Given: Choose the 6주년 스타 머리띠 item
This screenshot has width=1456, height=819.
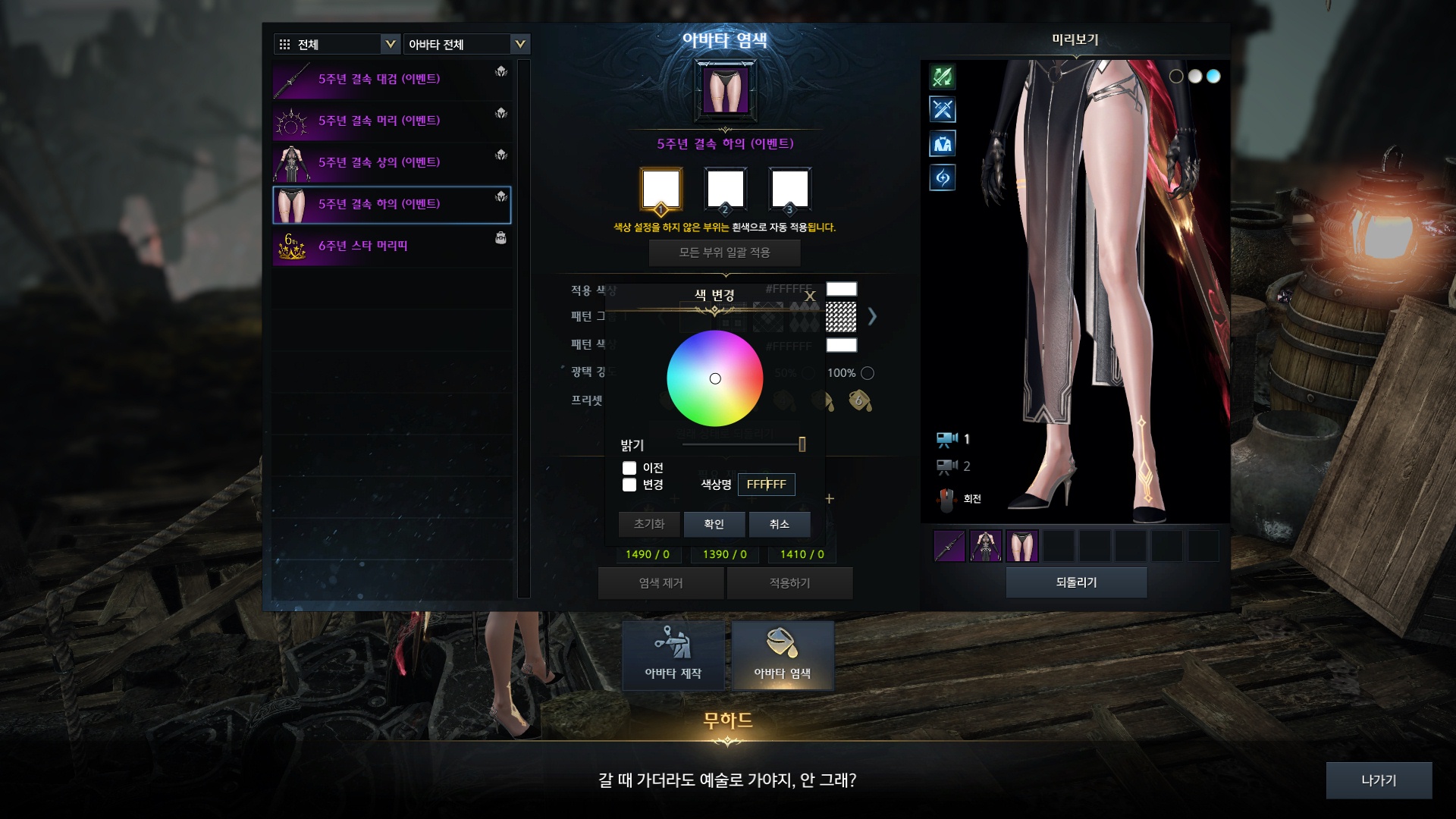Looking at the screenshot, I should point(391,246).
